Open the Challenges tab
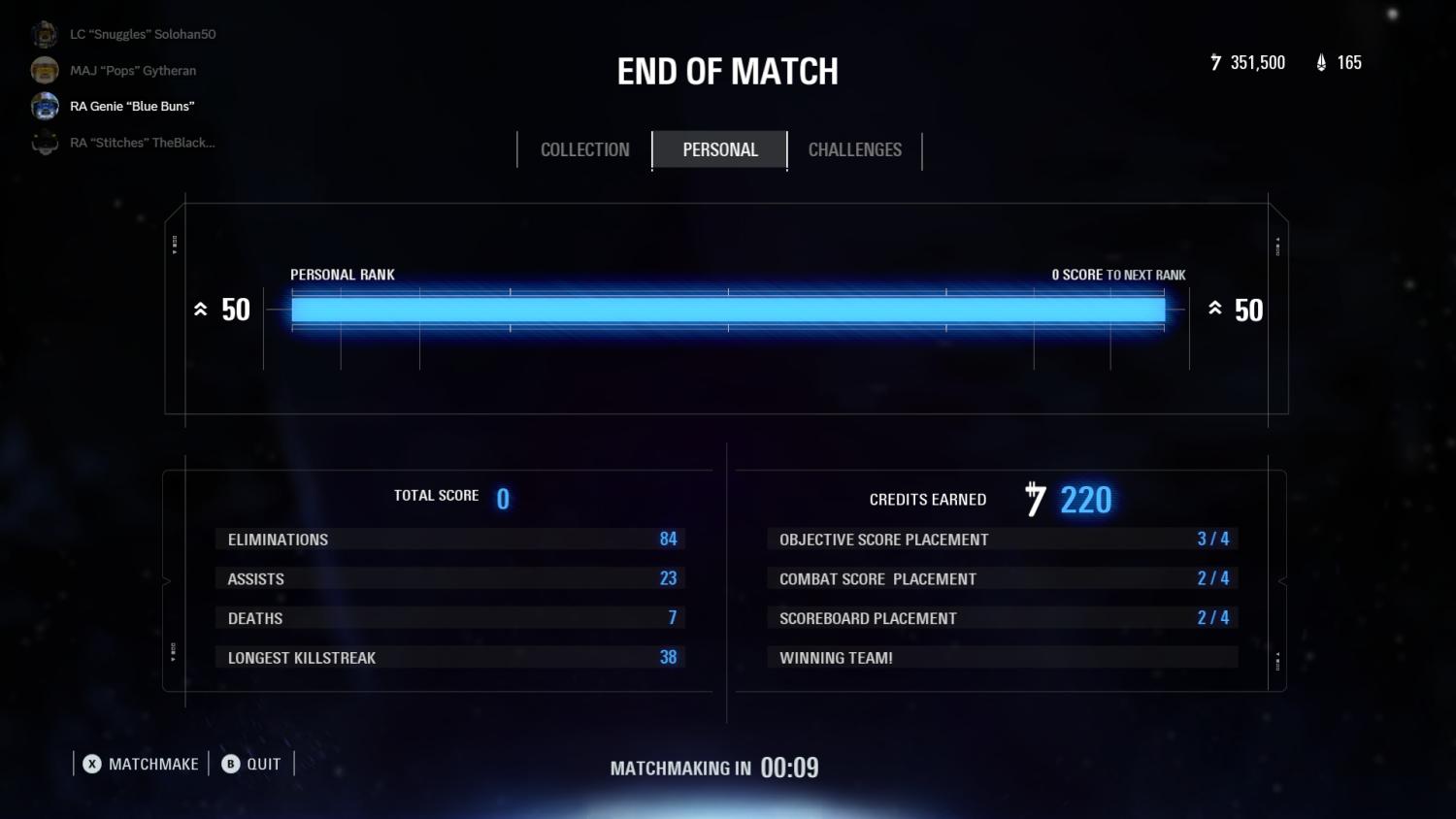This screenshot has height=819, width=1456. coord(855,149)
